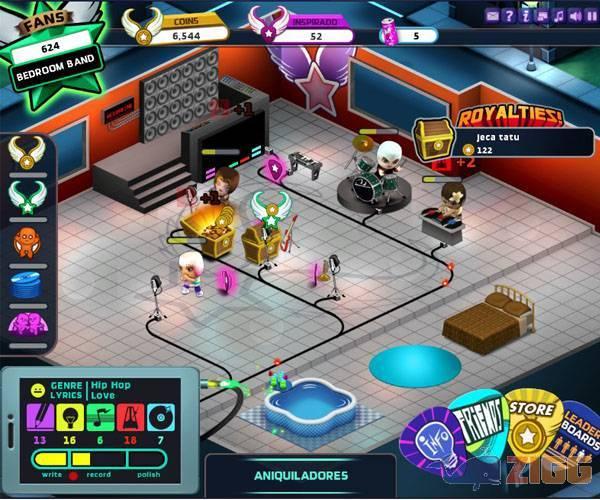This screenshot has height=500, width=600.
Task: Click the blue vinyl record stat icon
Action: [x=160, y=415]
